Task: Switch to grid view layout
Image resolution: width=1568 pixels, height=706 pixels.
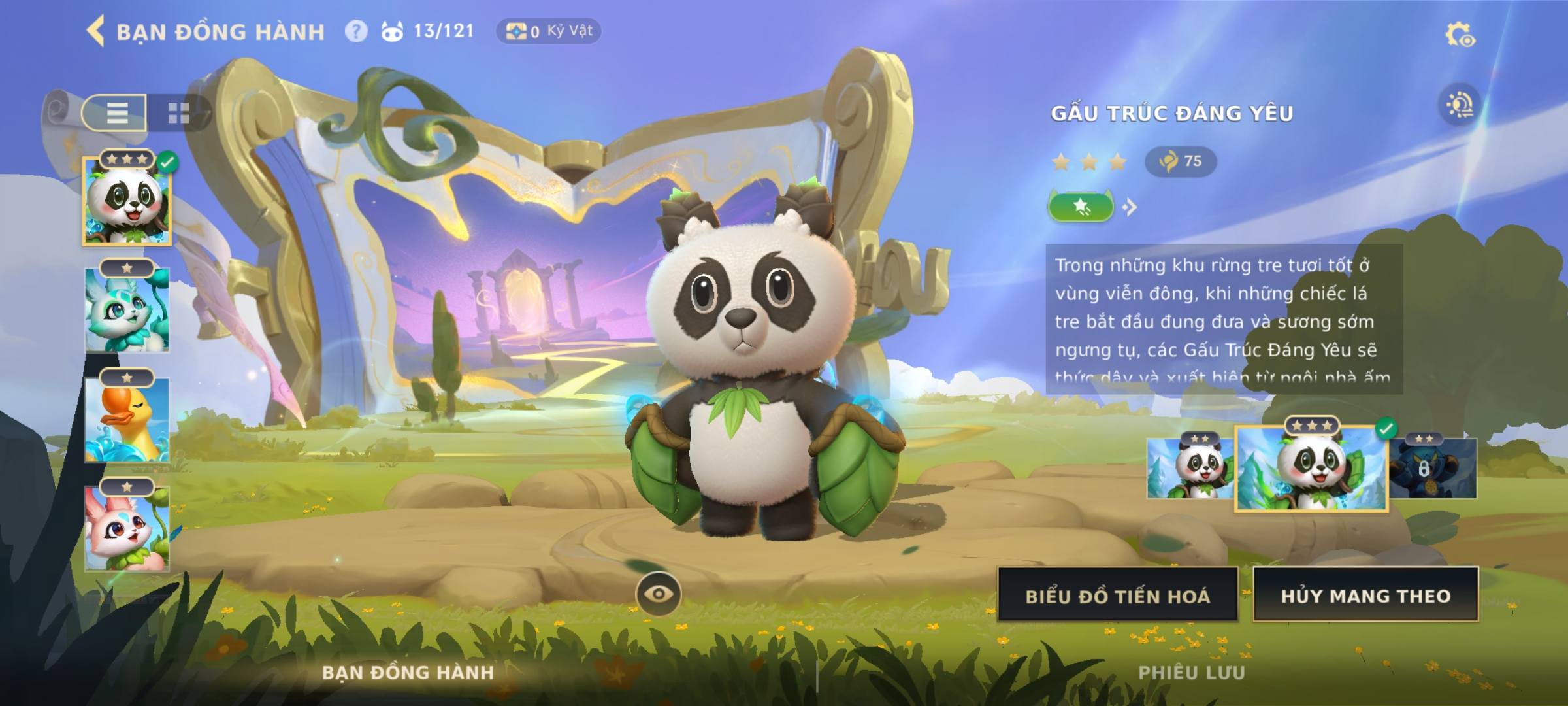Action: tap(178, 112)
